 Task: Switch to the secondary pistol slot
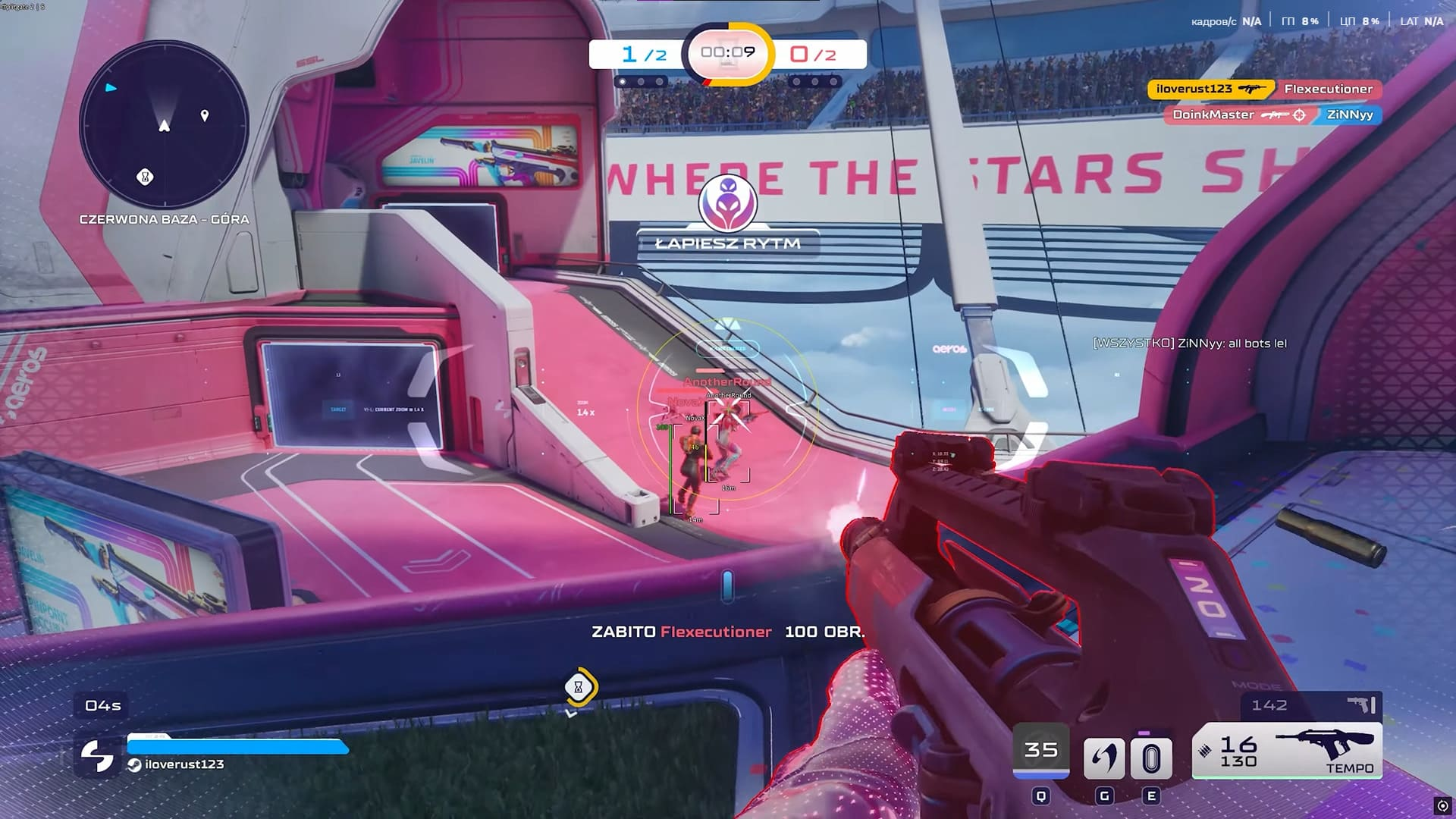click(x=1312, y=705)
